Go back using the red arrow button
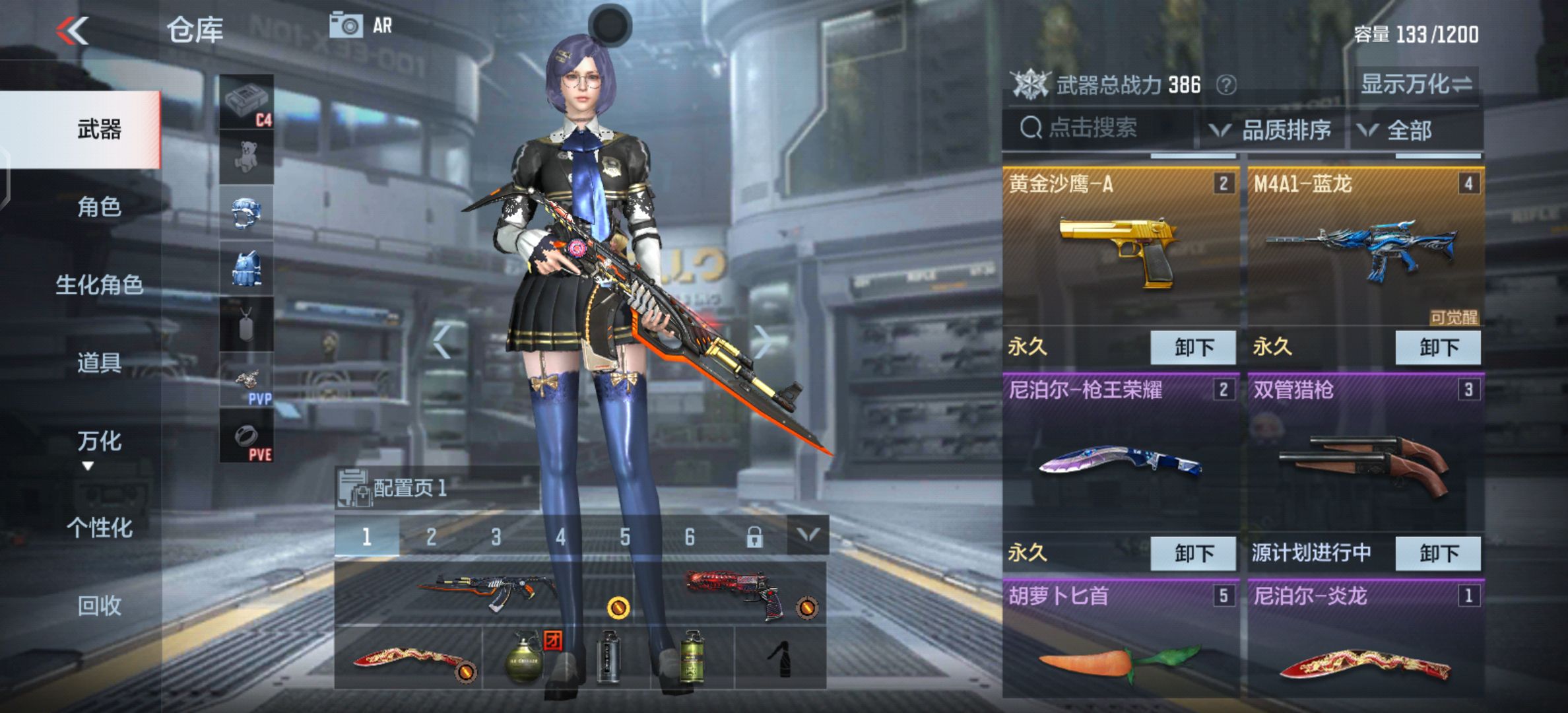Viewport: 1568px width, 713px height. pyautogui.click(x=73, y=30)
